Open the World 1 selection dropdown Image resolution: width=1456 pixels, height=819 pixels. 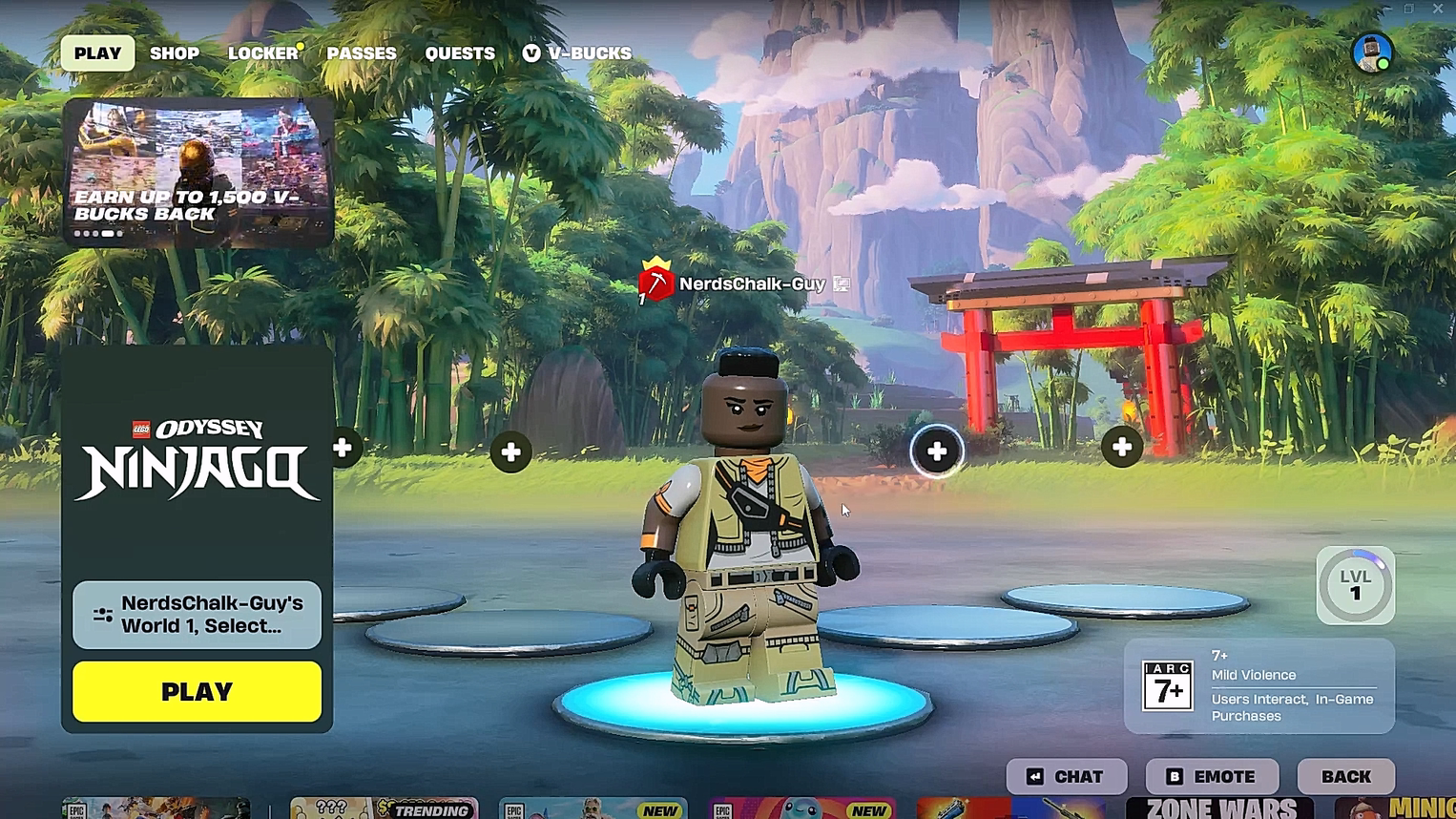click(196, 615)
